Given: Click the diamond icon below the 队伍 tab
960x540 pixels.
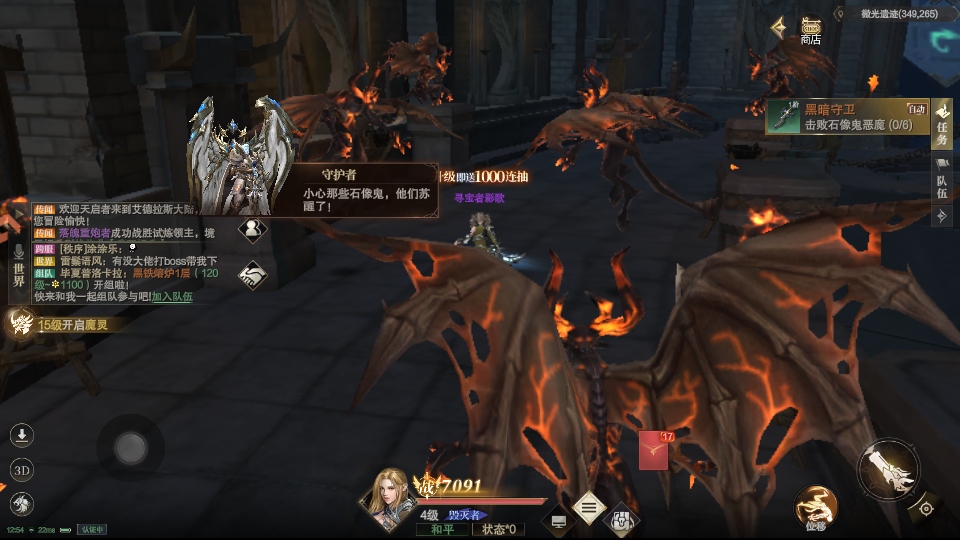Looking at the screenshot, I should tap(941, 214).
